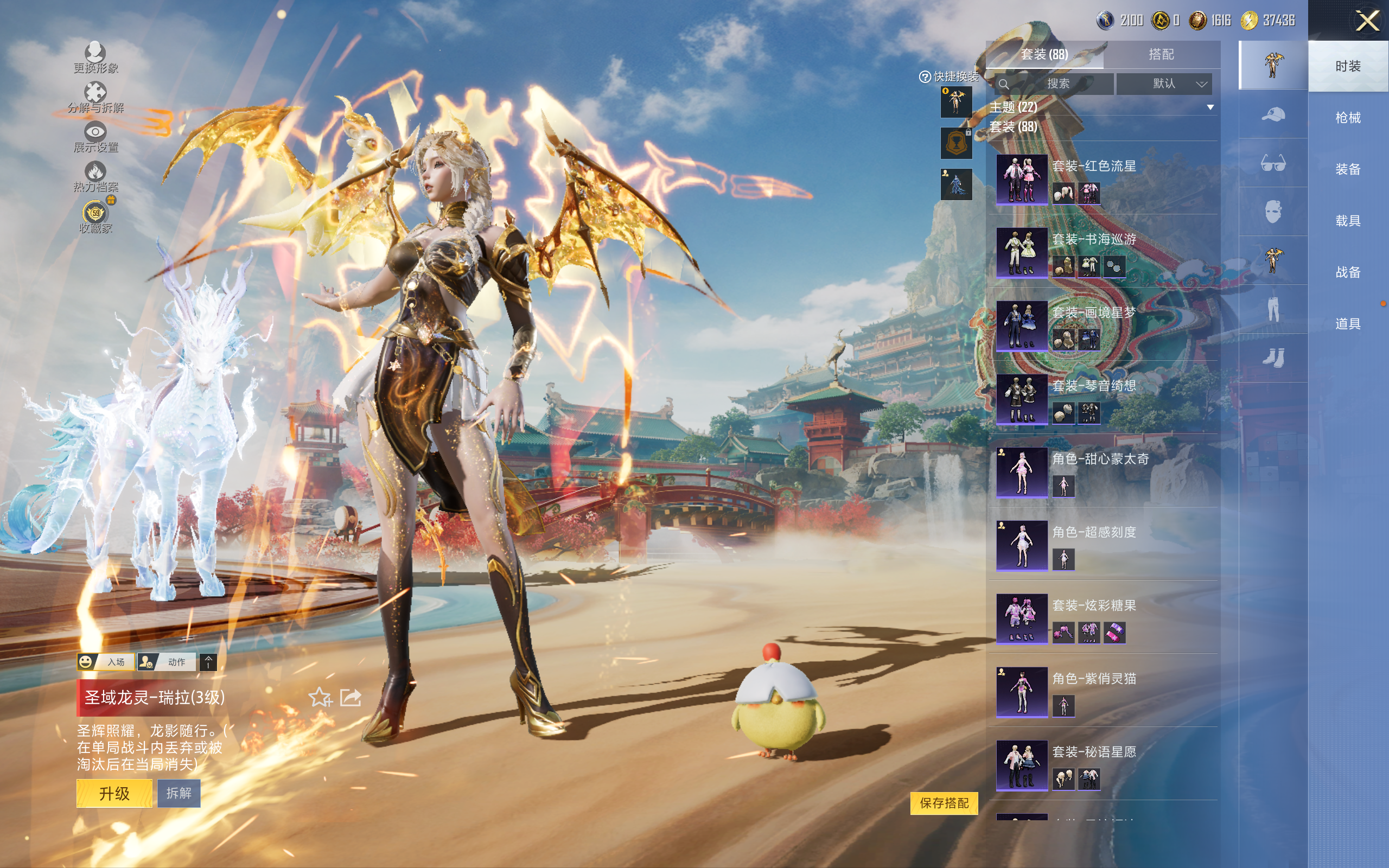Click the 搜索 search field
The height and width of the screenshot is (868, 1389).
click(1056, 84)
